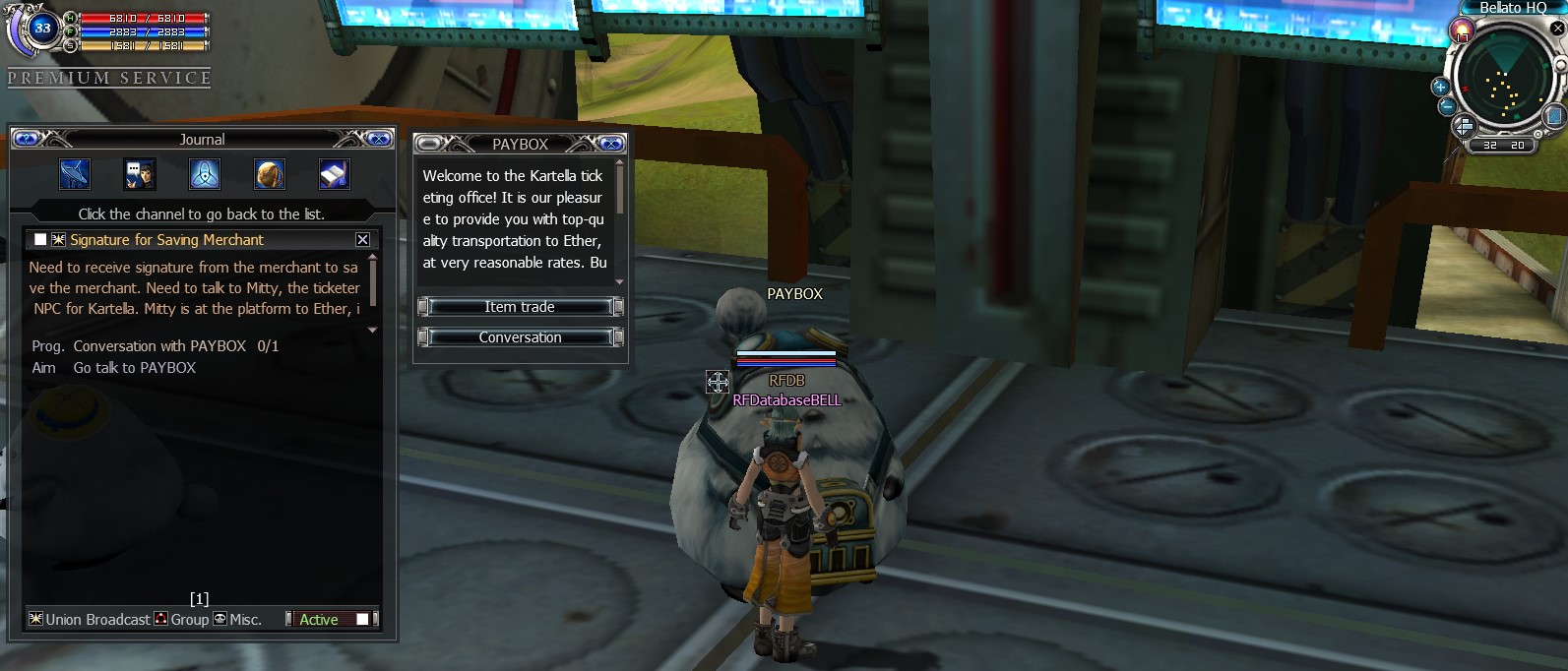This screenshot has width=1568, height=671.
Task: Open the book and quill journal category
Action: [x=335, y=174]
